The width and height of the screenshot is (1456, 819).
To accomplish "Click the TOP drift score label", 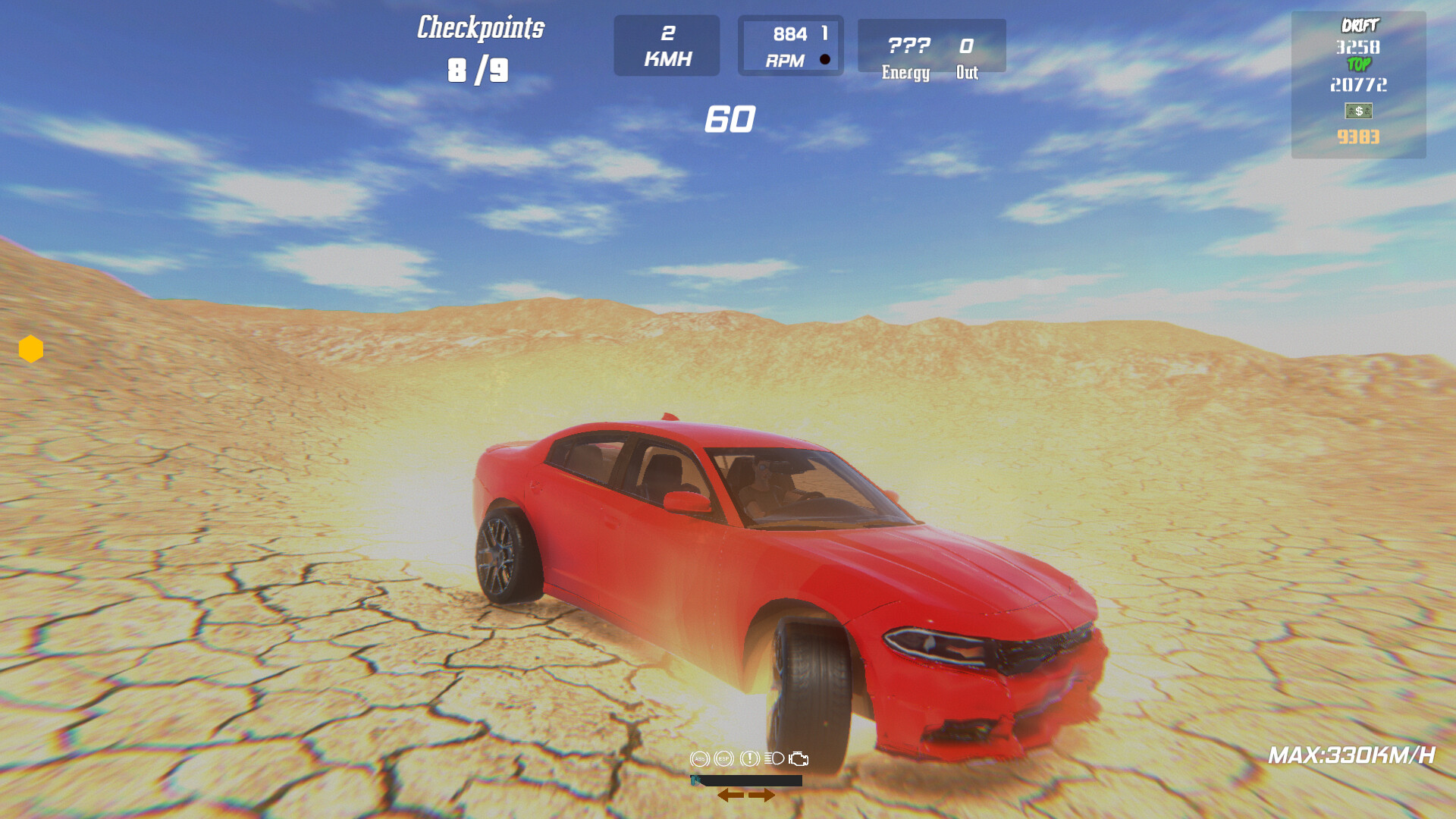I will pyautogui.click(x=1359, y=64).
